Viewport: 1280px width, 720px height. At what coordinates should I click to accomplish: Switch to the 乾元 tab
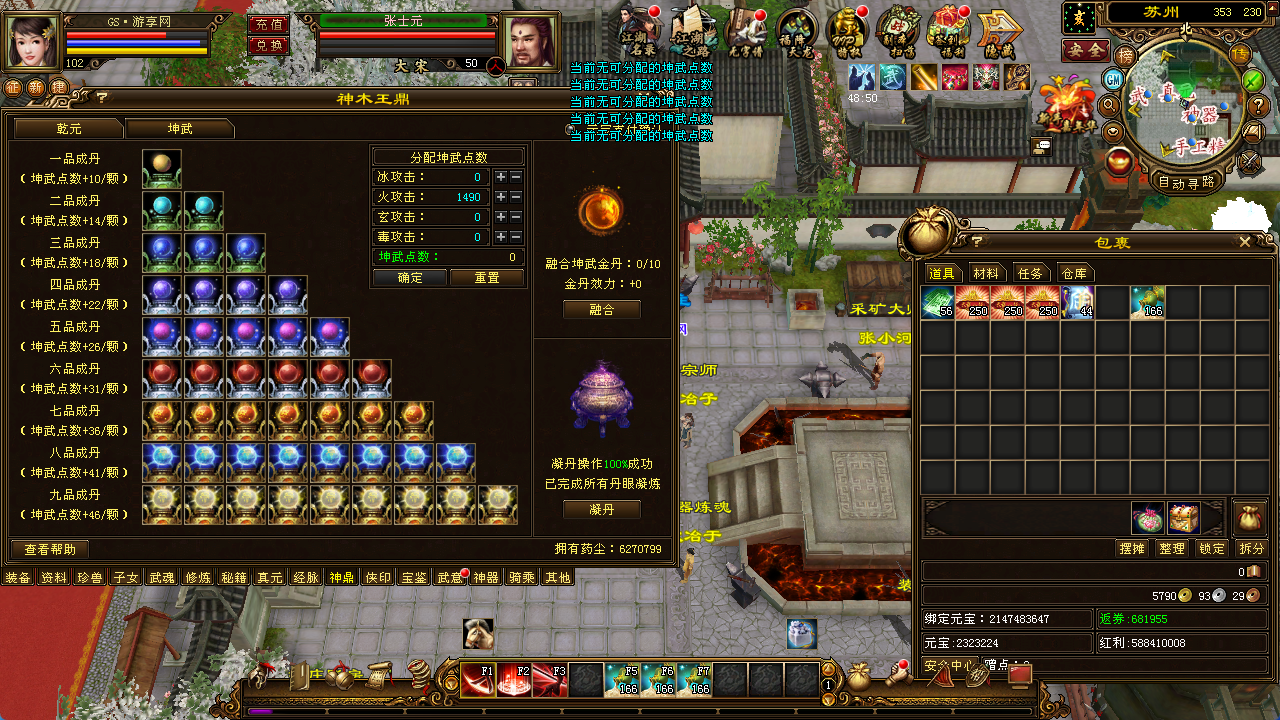tap(68, 129)
